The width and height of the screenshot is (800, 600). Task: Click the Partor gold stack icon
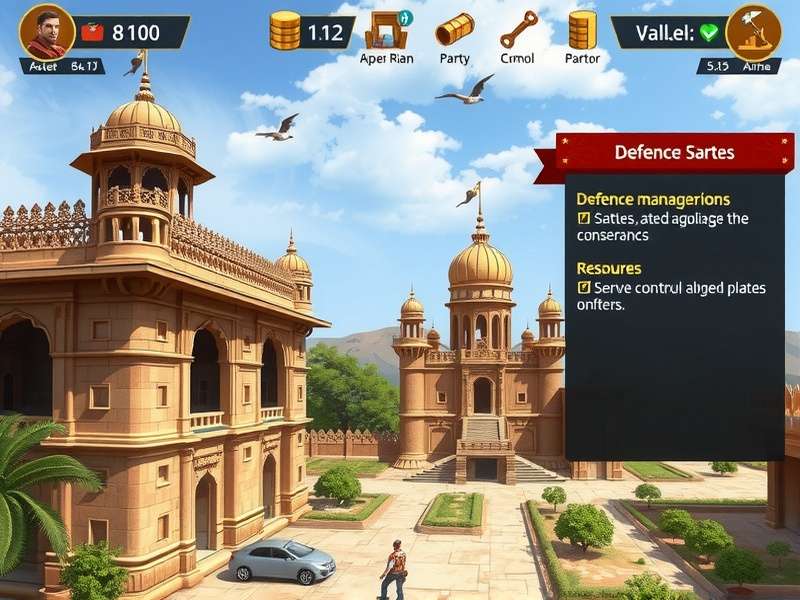coord(582,30)
